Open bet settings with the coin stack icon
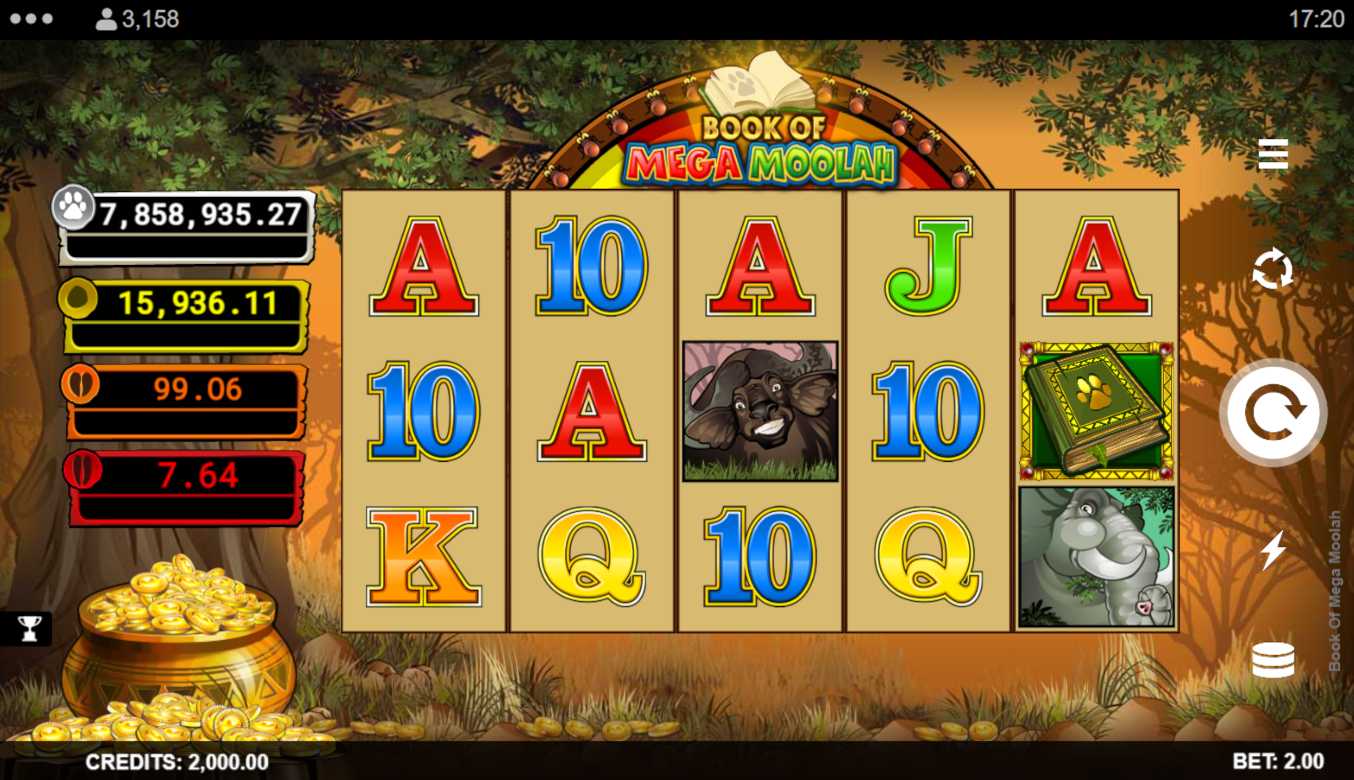Screen dimensions: 1354x780 coord(1273,660)
